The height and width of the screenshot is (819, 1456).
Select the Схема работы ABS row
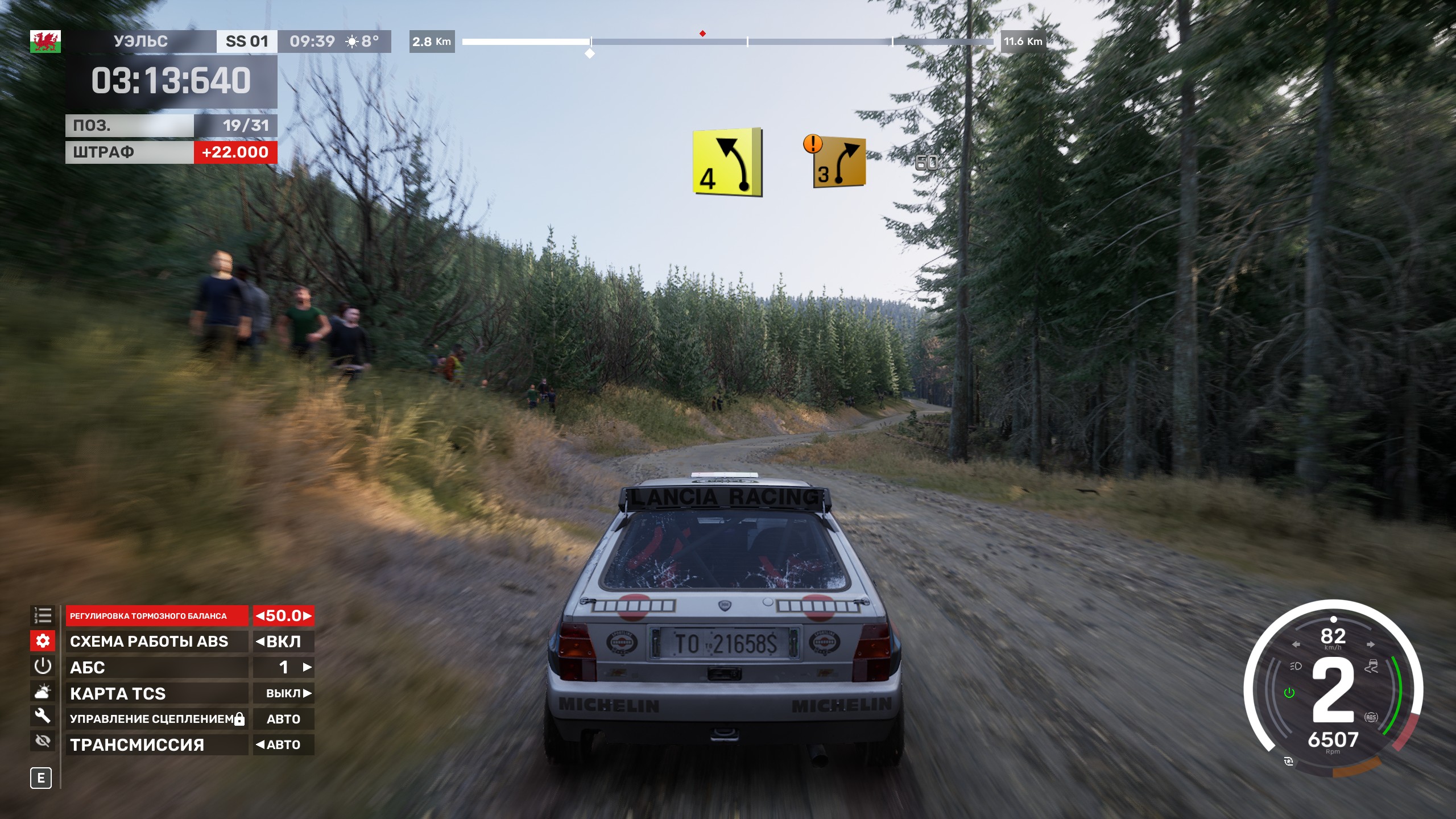(x=156, y=642)
